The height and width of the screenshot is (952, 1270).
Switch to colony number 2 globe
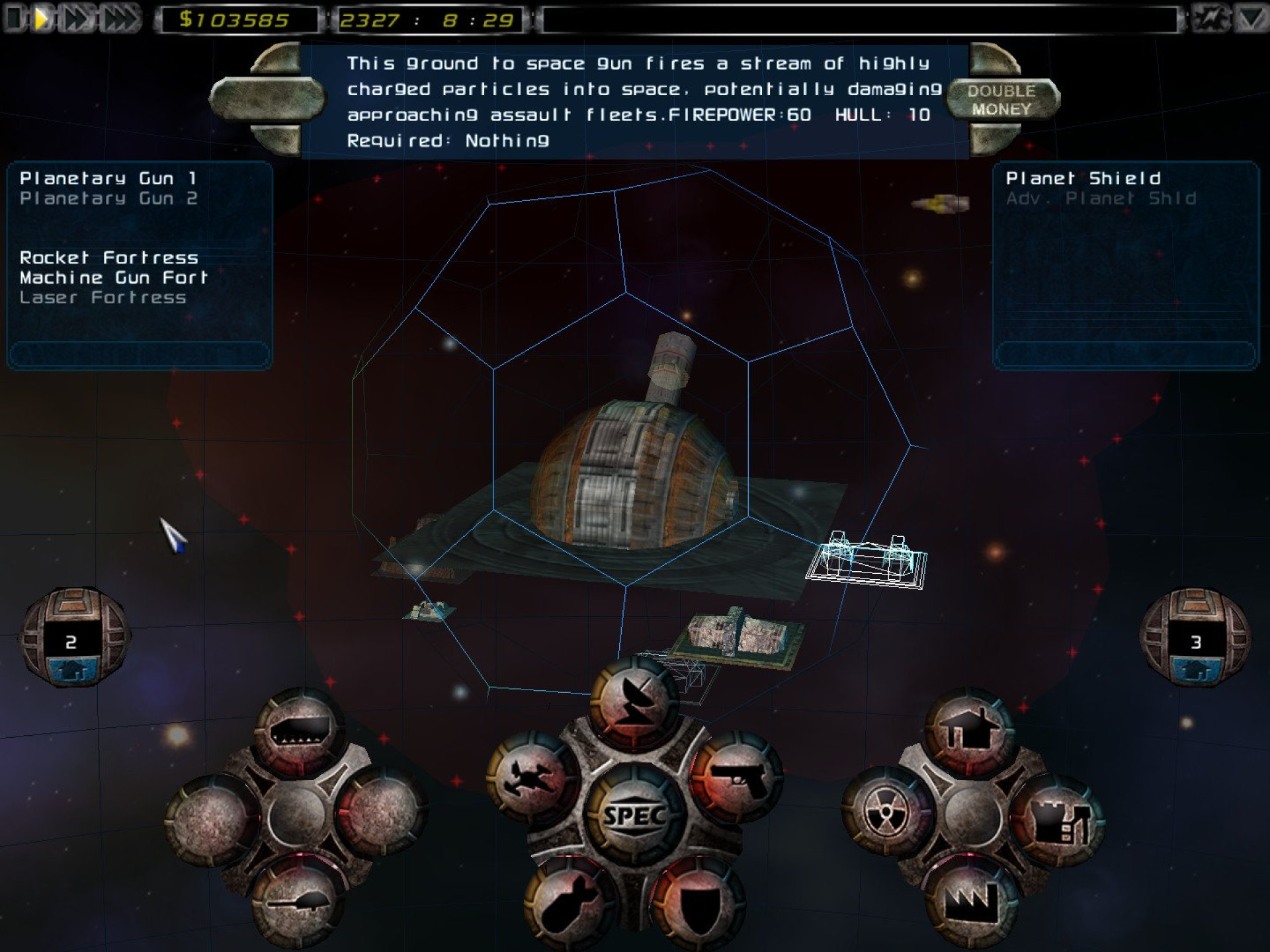[73, 638]
